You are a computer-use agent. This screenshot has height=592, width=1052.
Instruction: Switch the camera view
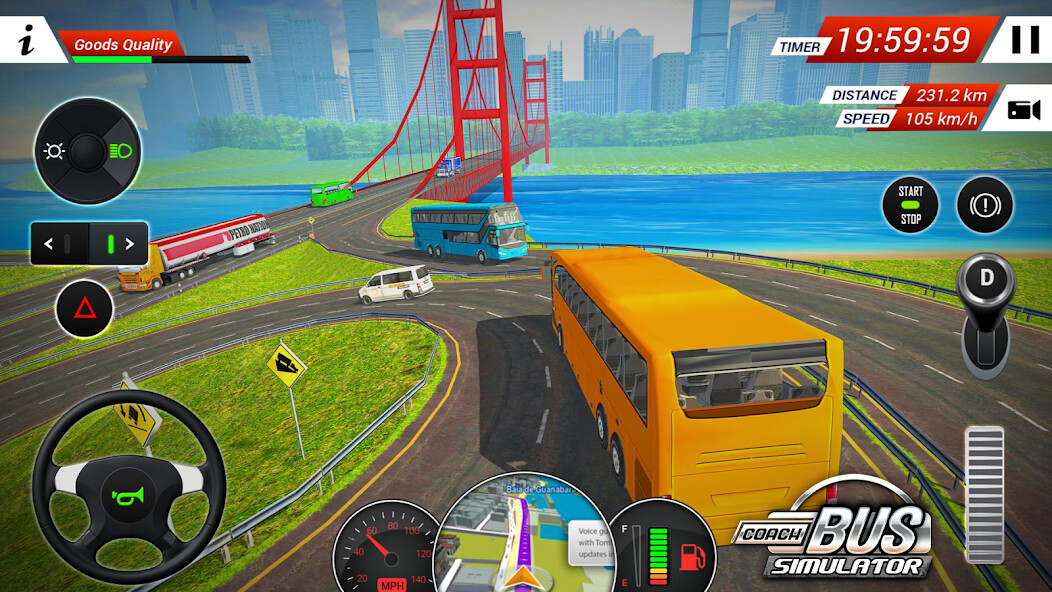coord(1022,110)
